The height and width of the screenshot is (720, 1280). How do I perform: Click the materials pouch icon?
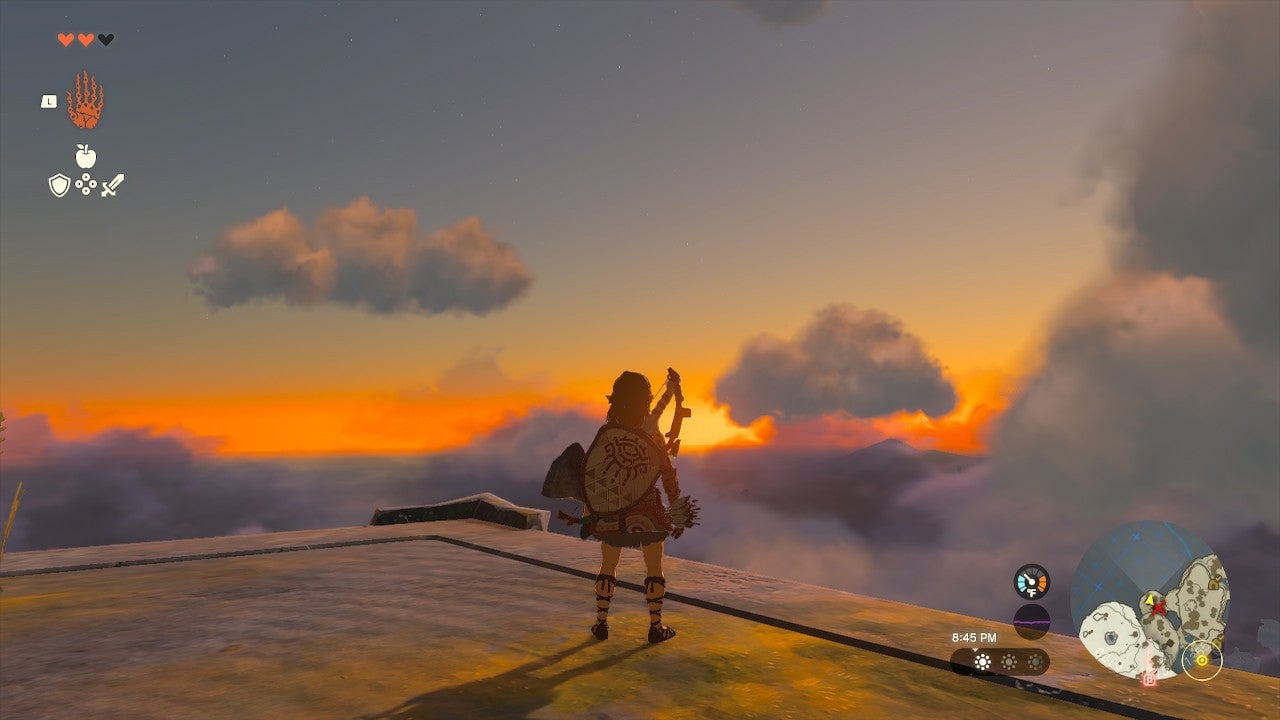click(x=85, y=184)
